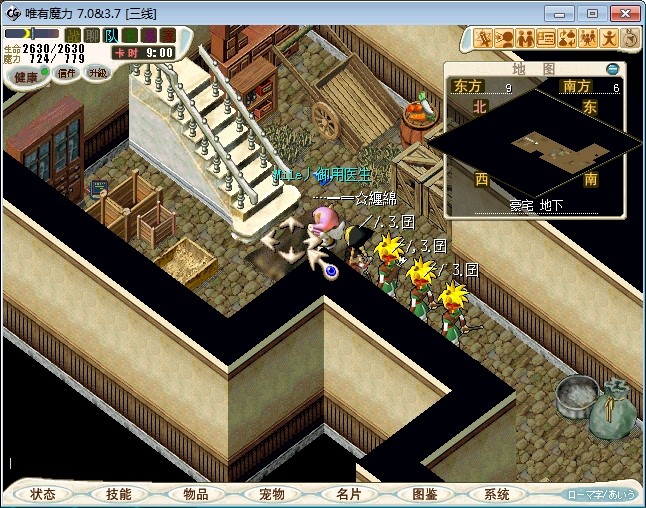Toggle the ローマ字/あいう input mode
Screen dimensions: 646x508
(x=601, y=494)
